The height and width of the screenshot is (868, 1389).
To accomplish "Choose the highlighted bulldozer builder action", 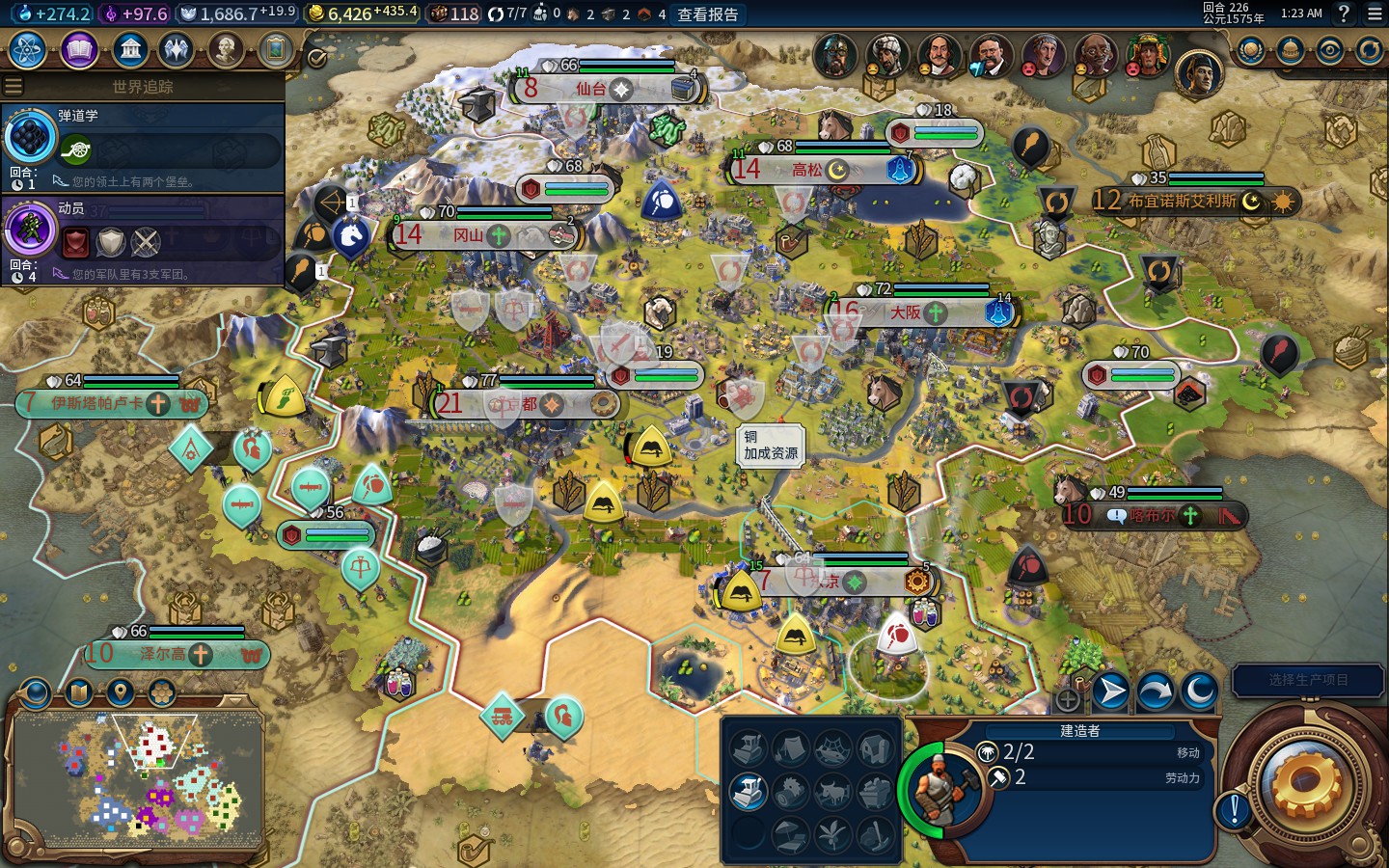I will tap(748, 791).
